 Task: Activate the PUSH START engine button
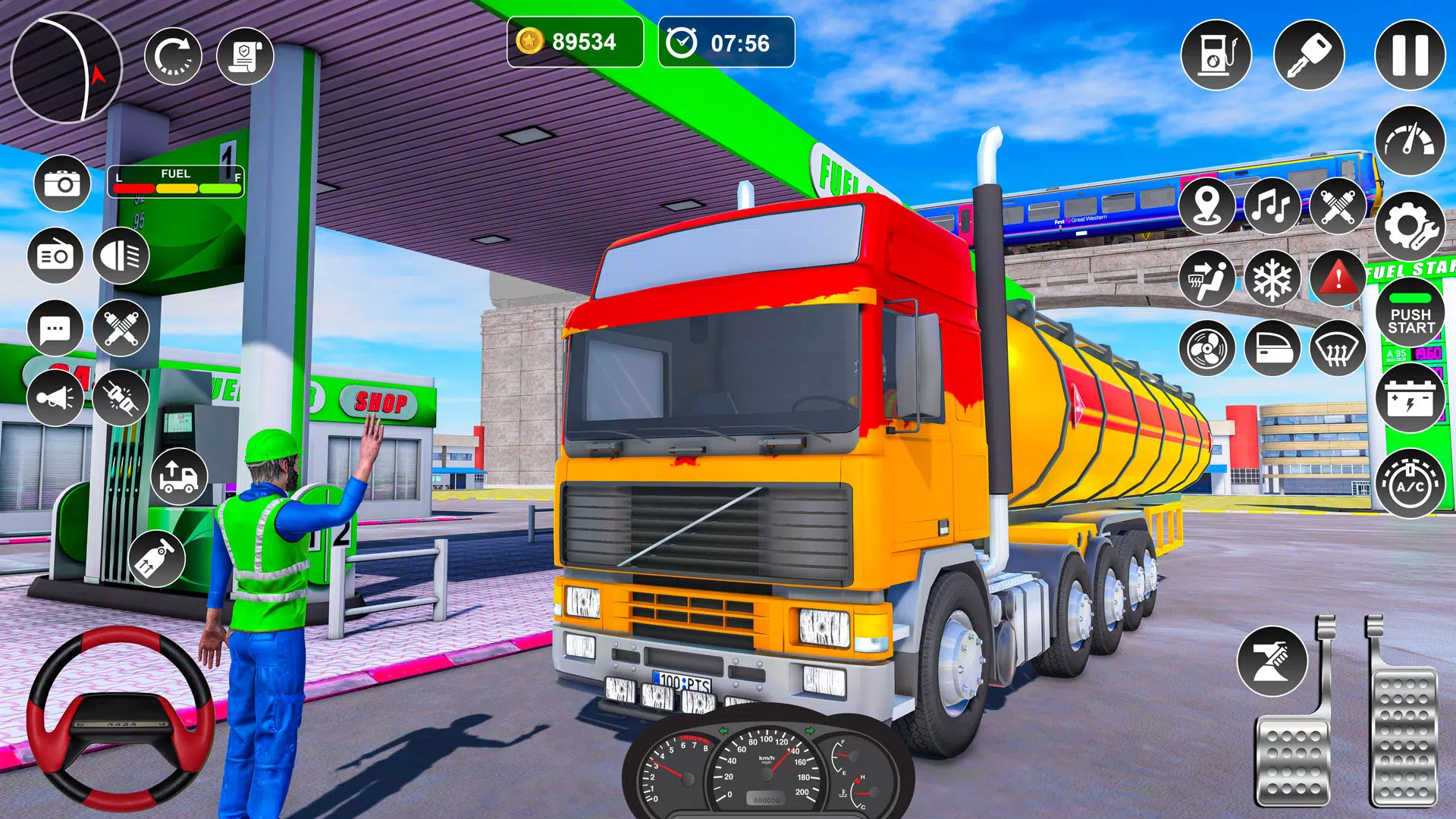coord(1410,312)
